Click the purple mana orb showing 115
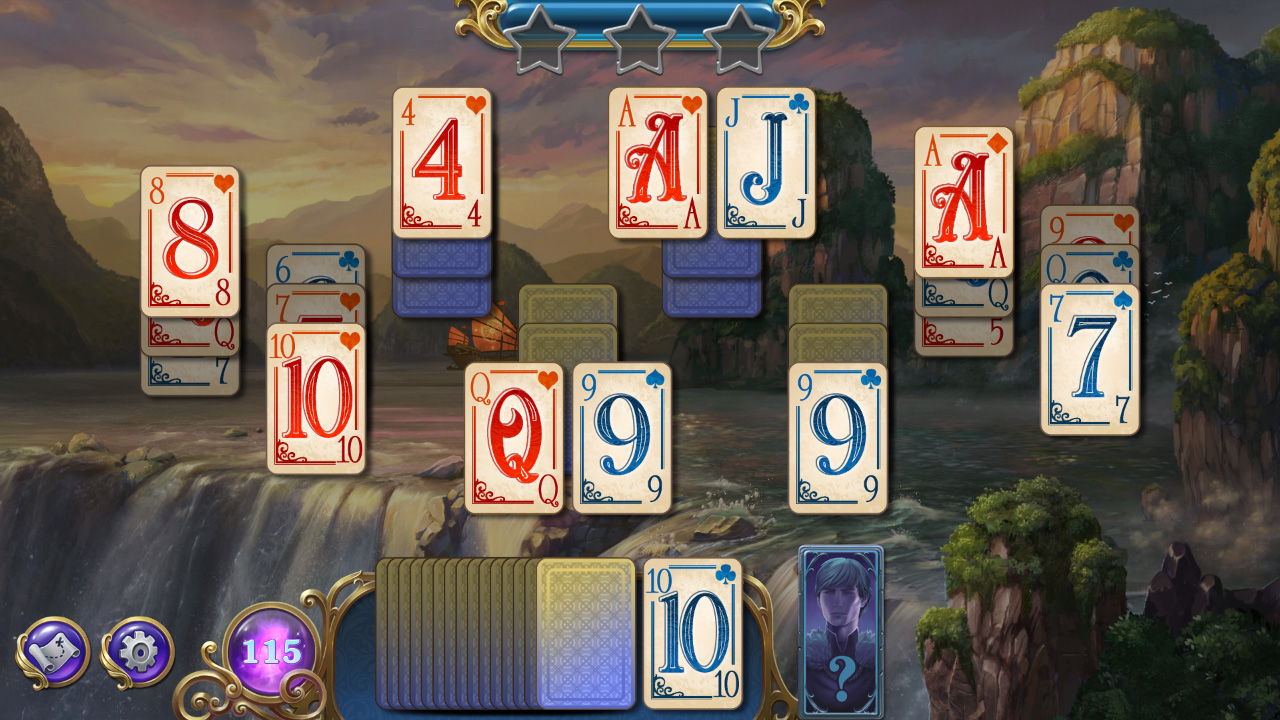The image size is (1280, 720). [272, 650]
